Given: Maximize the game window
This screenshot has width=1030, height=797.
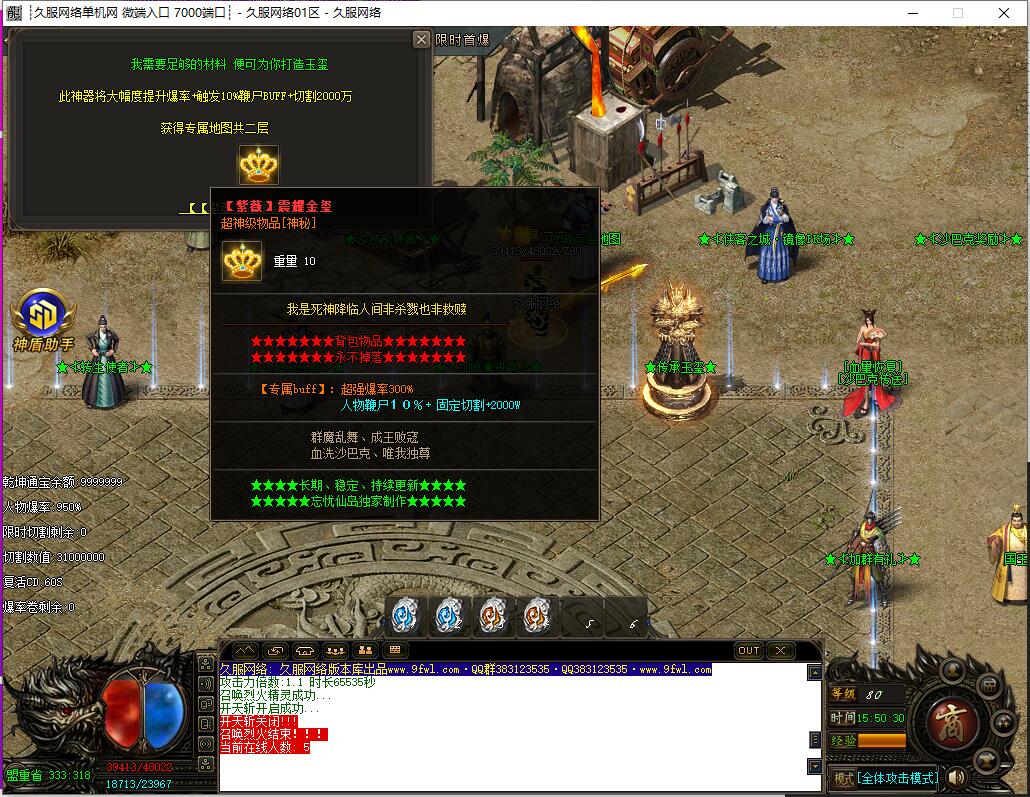Looking at the screenshot, I should [958, 13].
